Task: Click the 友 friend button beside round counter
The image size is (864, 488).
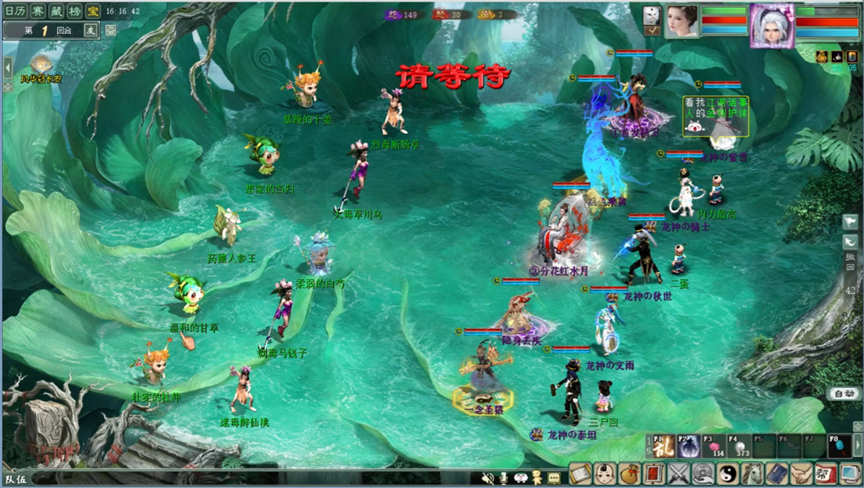Action: [x=90, y=30]
